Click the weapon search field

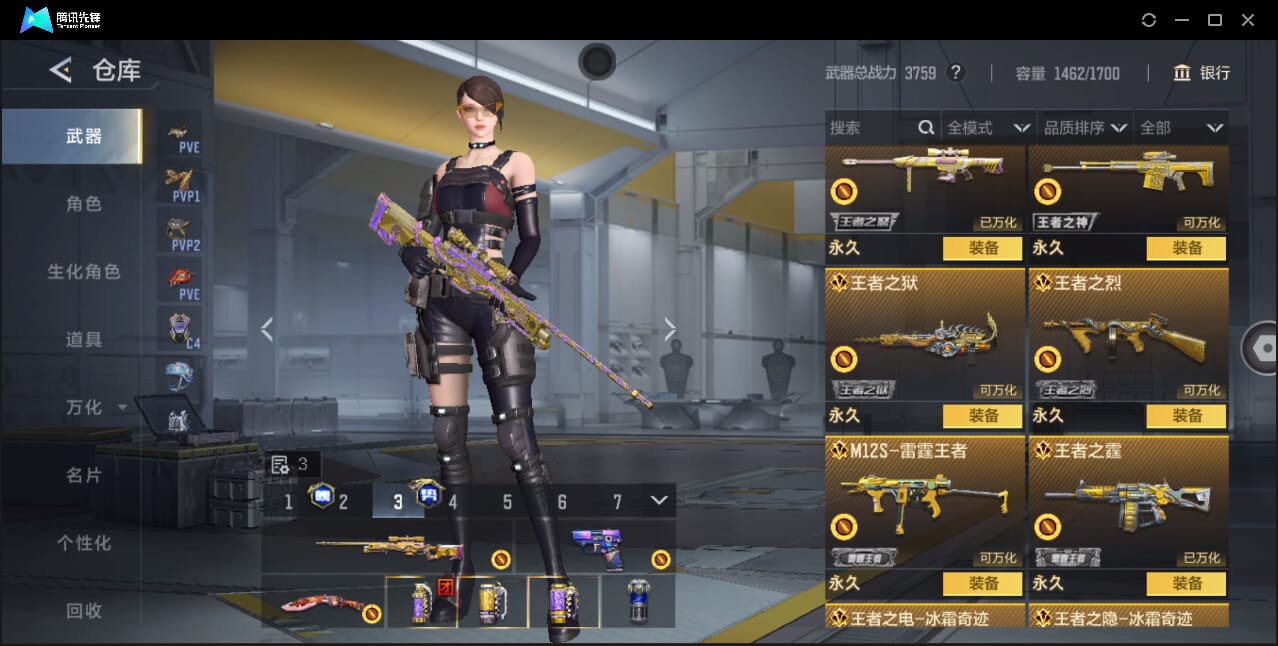pyautogui.click(x=870, y=128)
